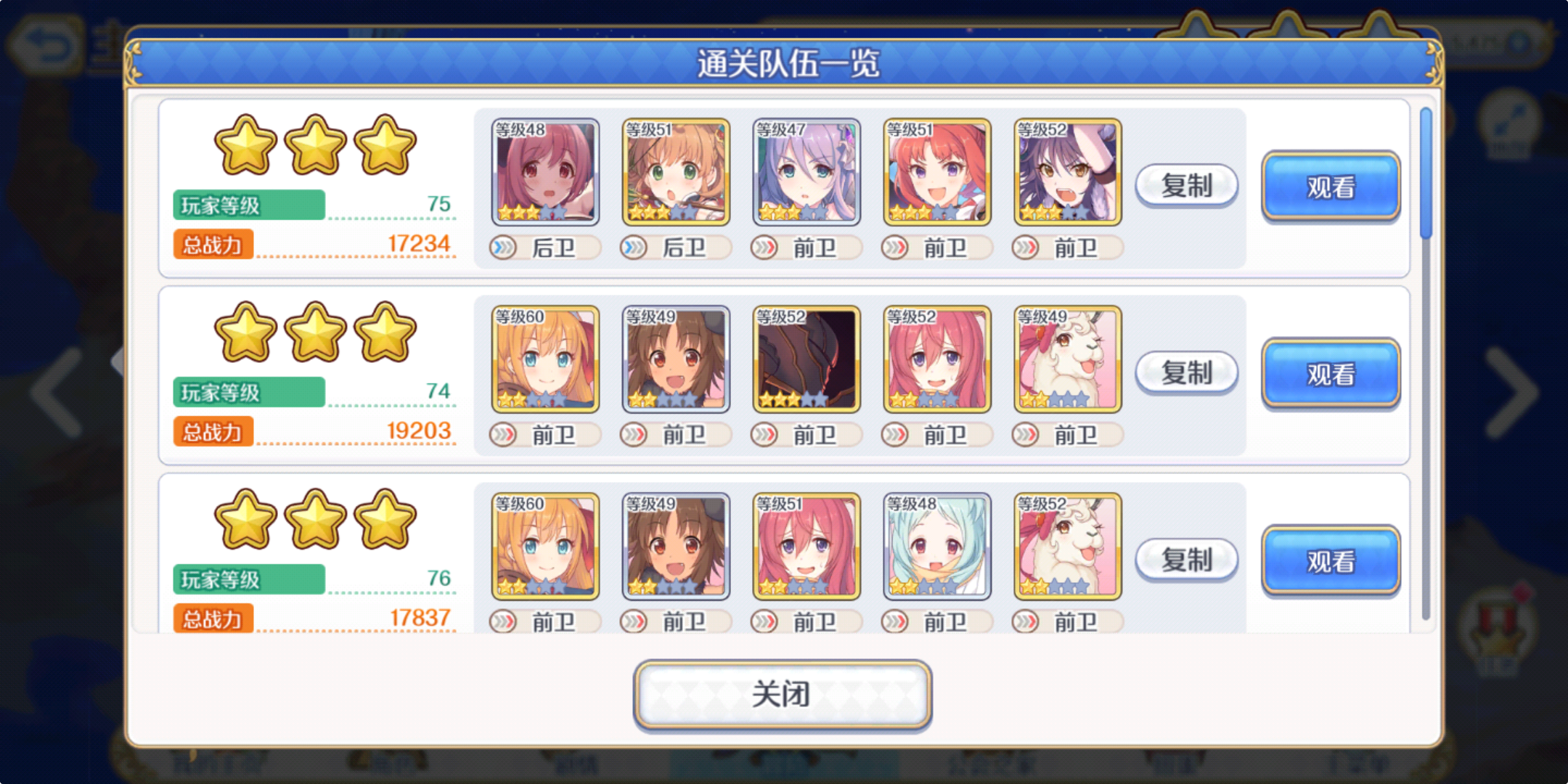Click 复制 to copy the first team
The image size is (1568, 784).
tap(1185, 185)
